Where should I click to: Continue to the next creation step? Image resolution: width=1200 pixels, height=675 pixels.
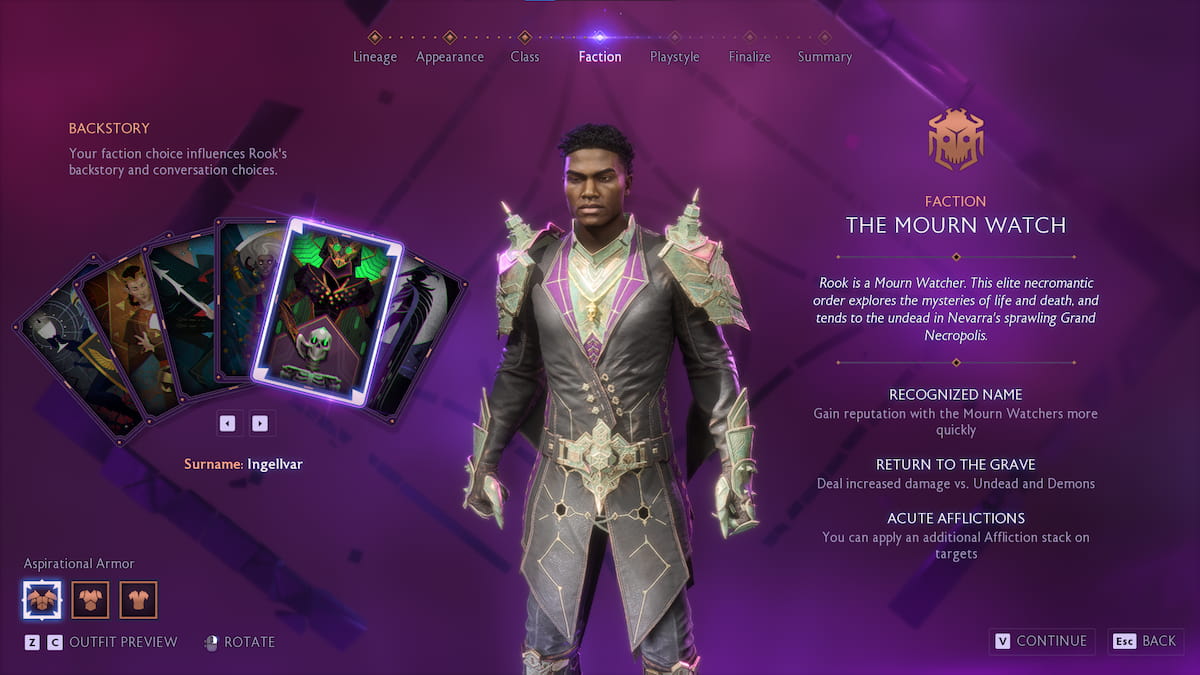1041,641
